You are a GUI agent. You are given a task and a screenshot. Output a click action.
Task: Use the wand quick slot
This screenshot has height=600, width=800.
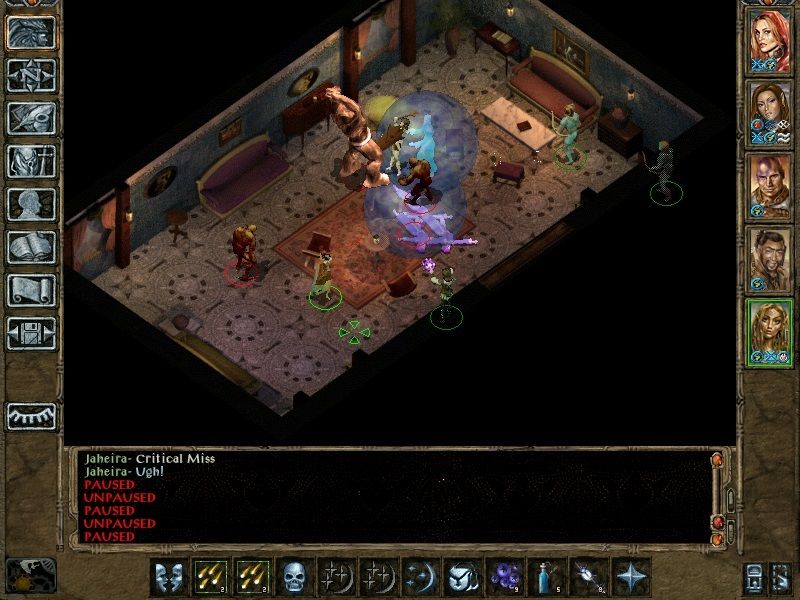(586, 578)
